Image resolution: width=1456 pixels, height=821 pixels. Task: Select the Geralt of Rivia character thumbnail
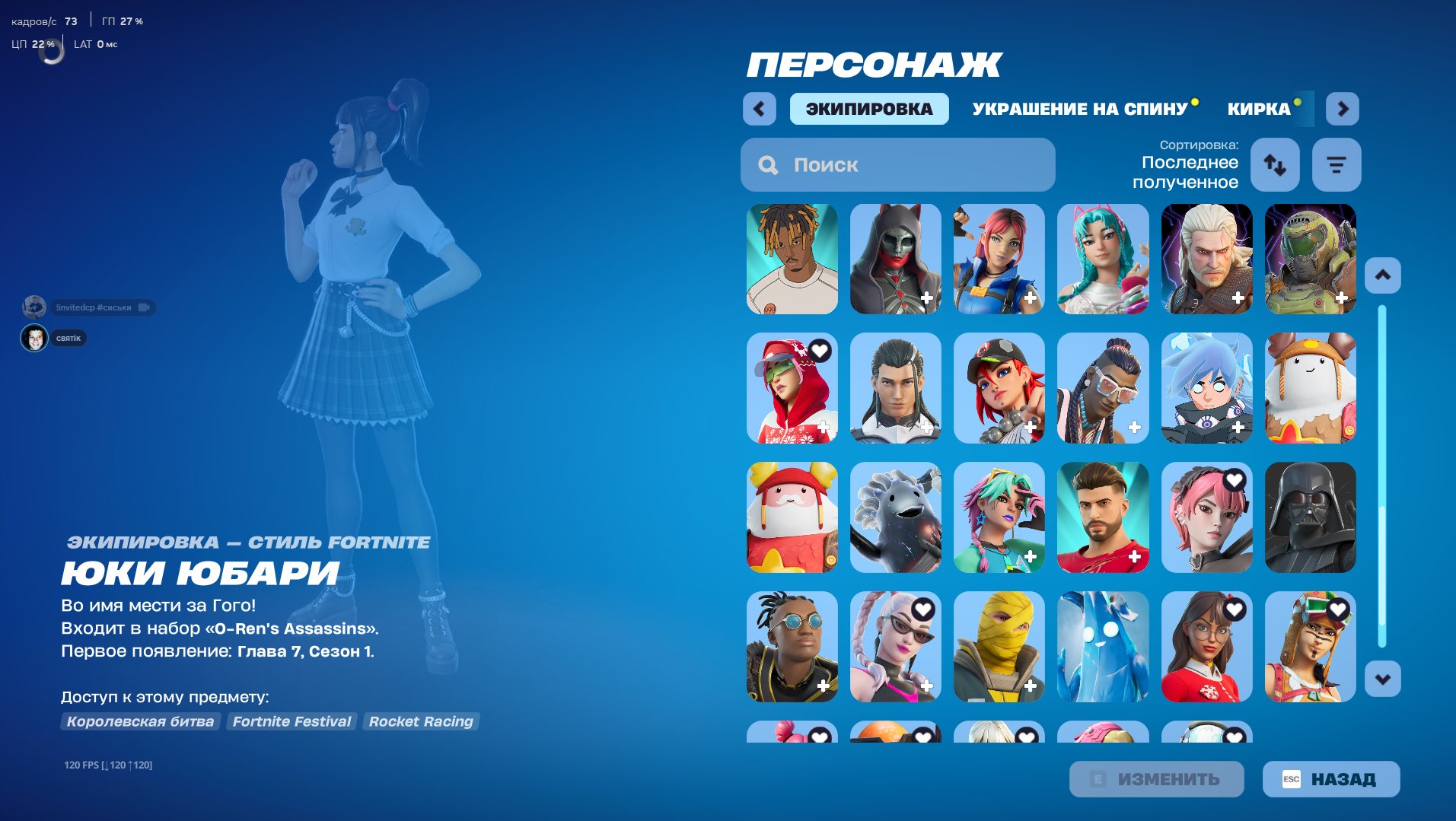1206,259
